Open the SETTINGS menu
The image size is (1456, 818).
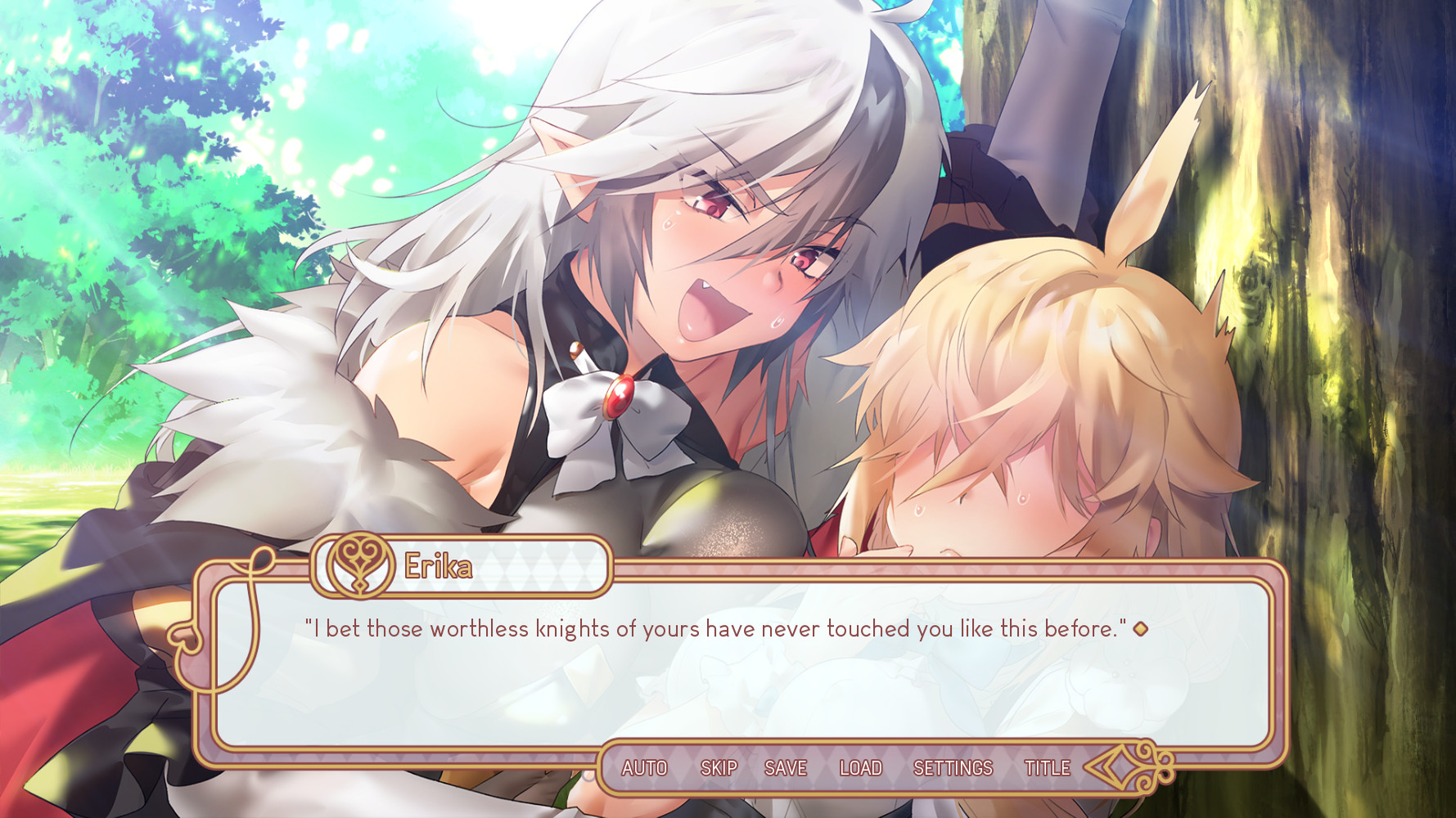click(954, 767)
